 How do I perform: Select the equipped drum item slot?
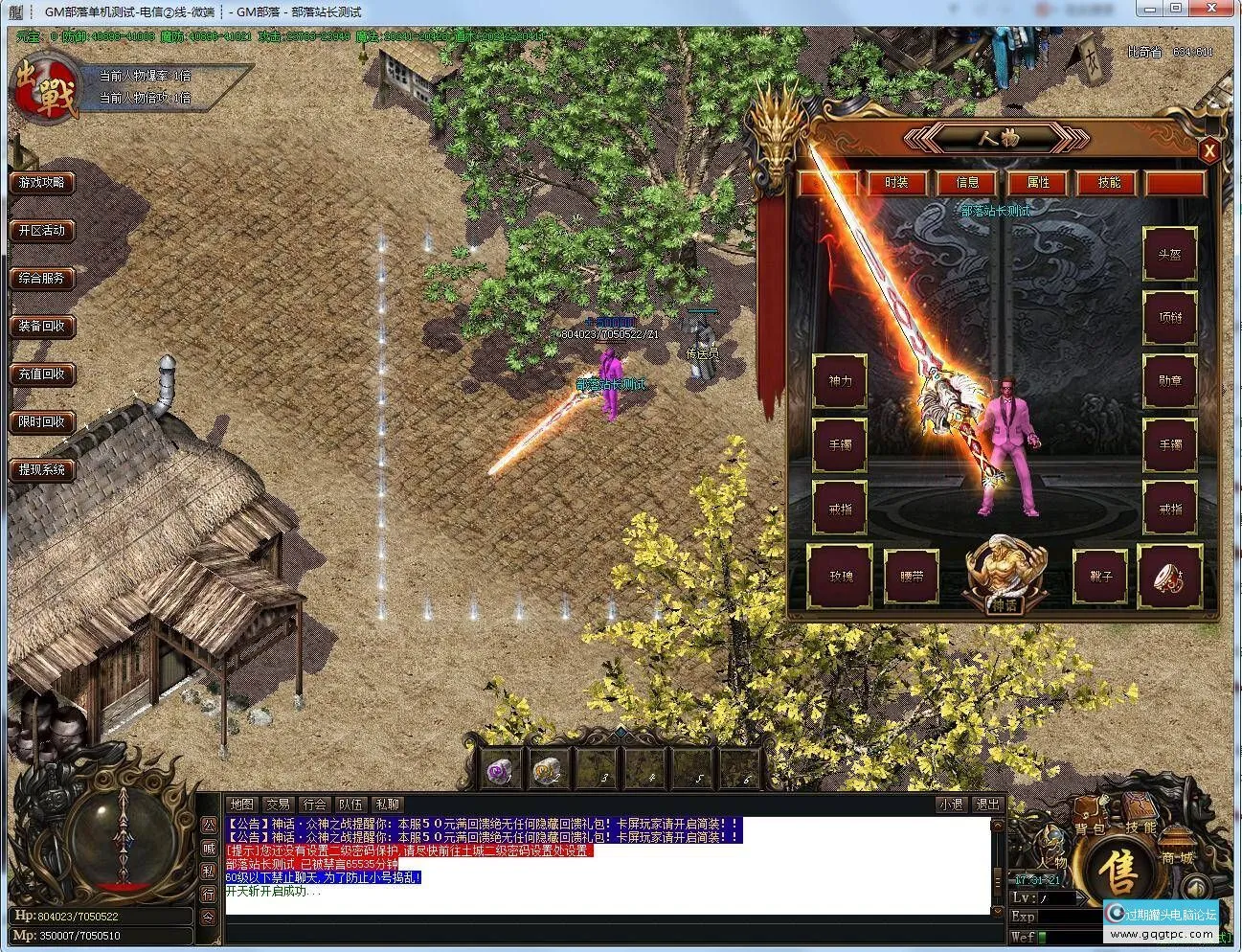[1170, 577]
